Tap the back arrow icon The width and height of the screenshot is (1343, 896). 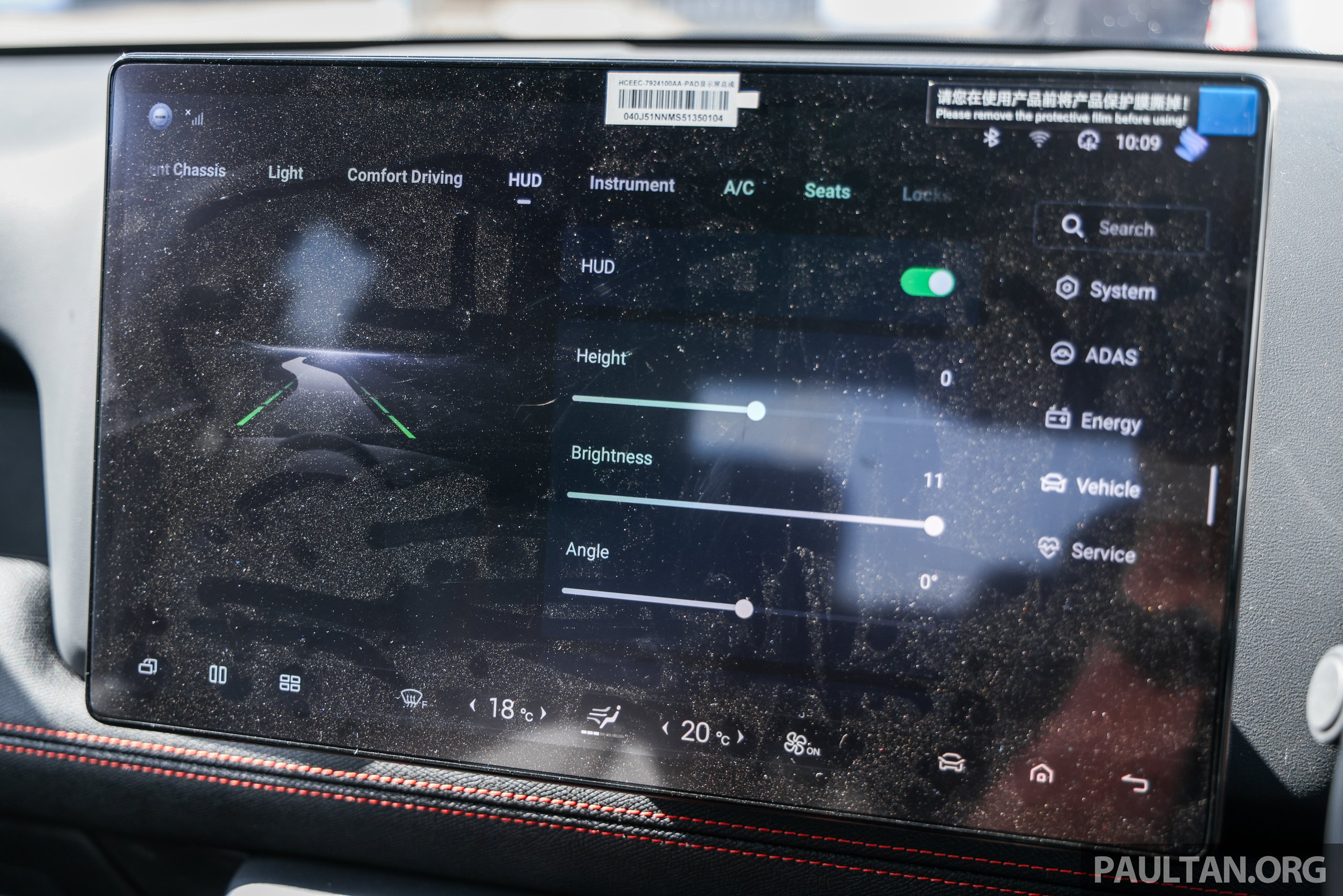1134,782
